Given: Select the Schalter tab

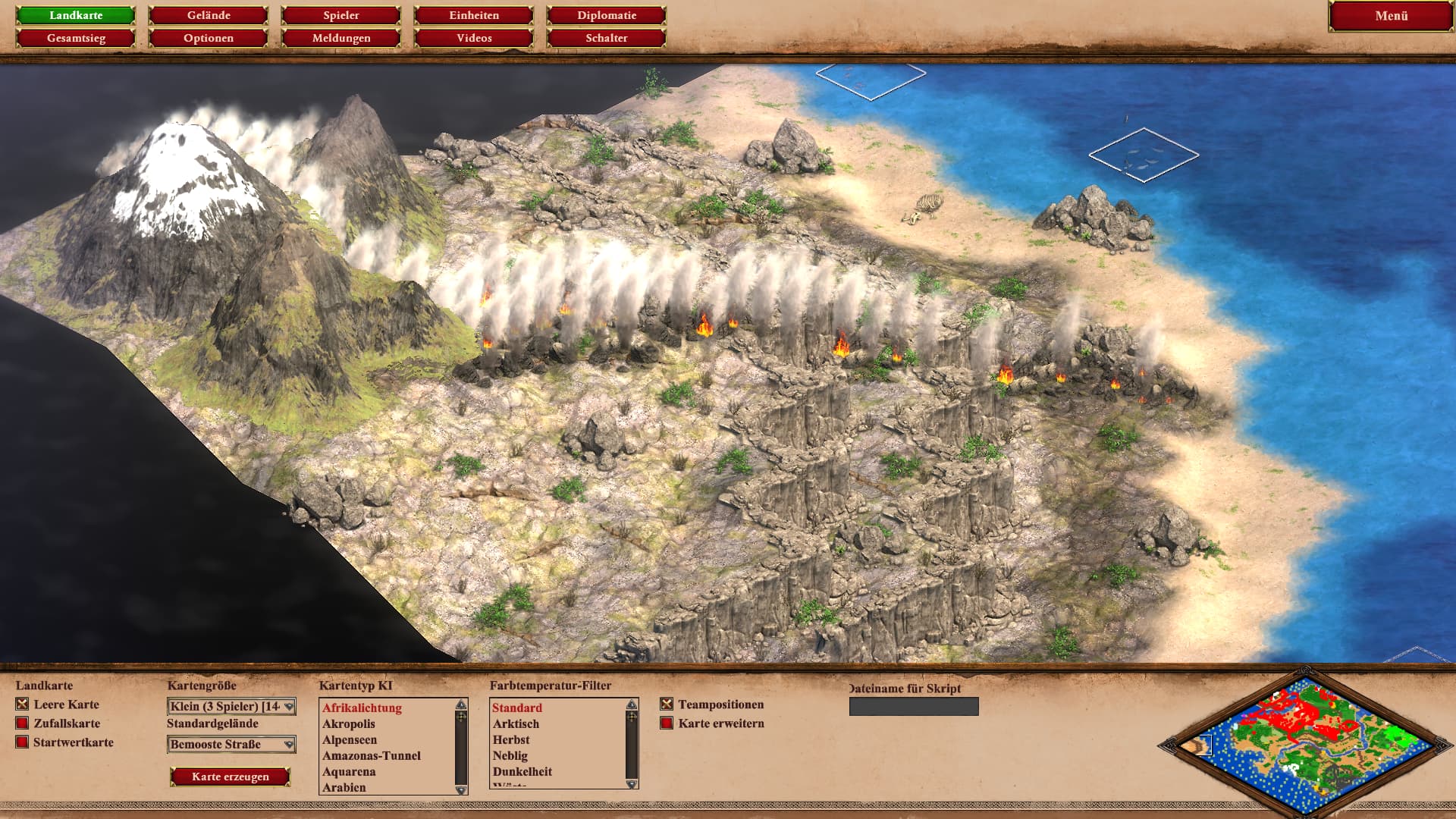Looking at the screenshot, I should [607, 38].
